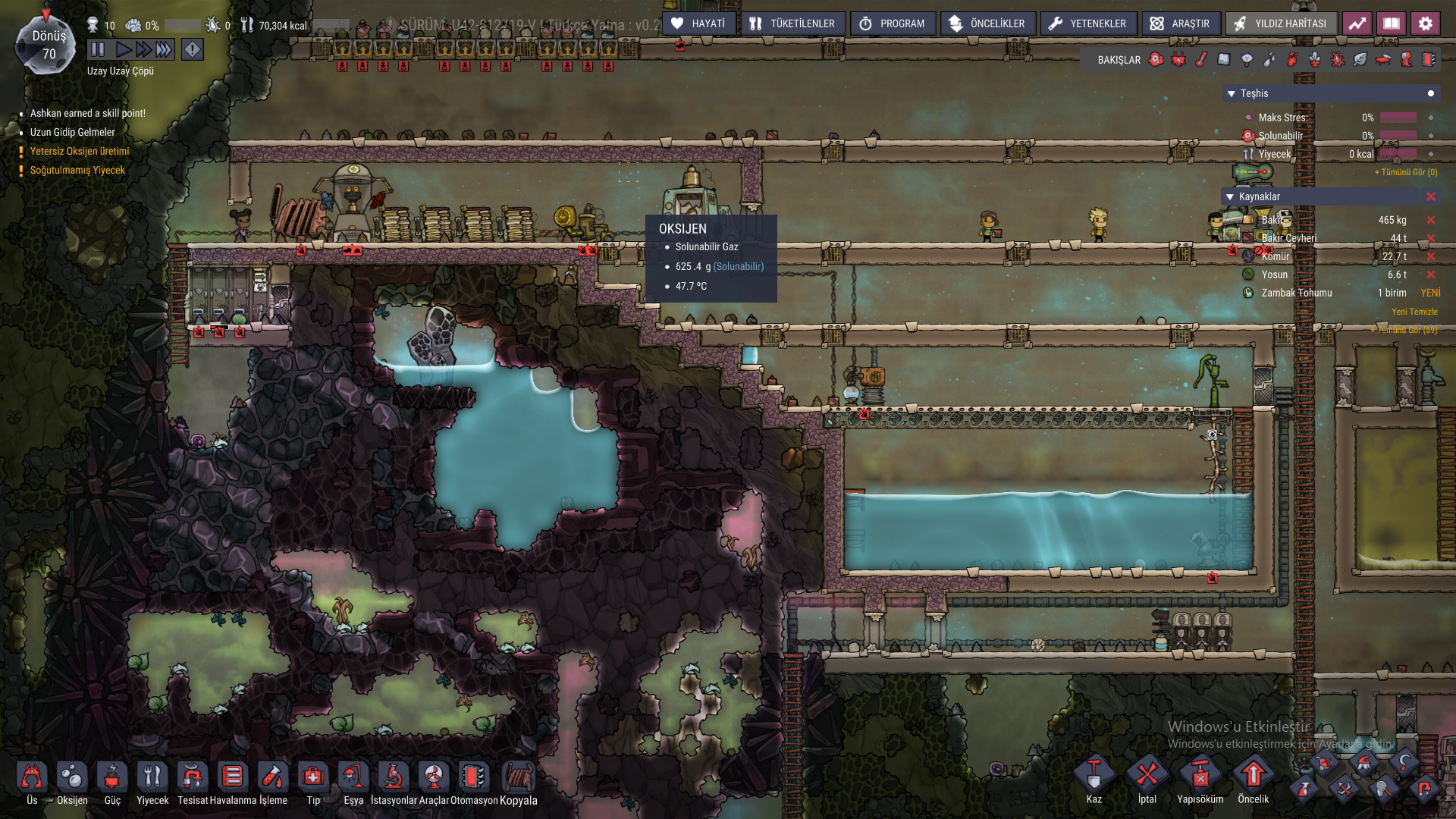The image size is (1456, 819).
Task: Toggle the red alert button
Action: pyautogui.click(x=193, y=50)
